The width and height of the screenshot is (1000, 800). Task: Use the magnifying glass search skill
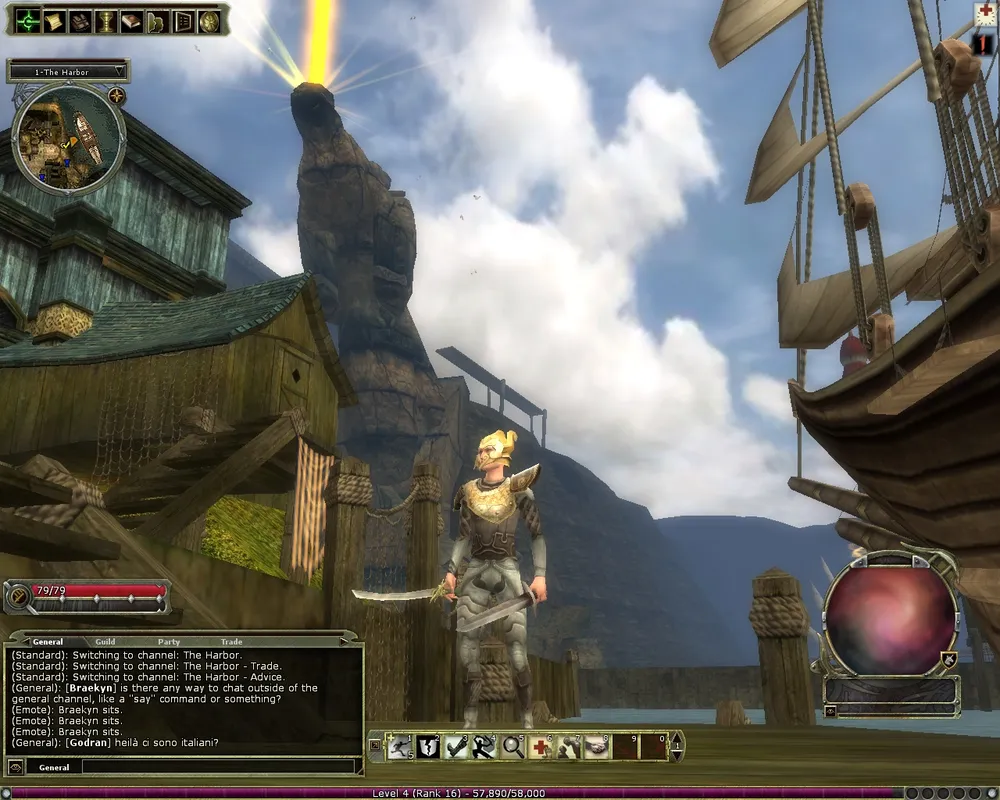click(513, 746)
